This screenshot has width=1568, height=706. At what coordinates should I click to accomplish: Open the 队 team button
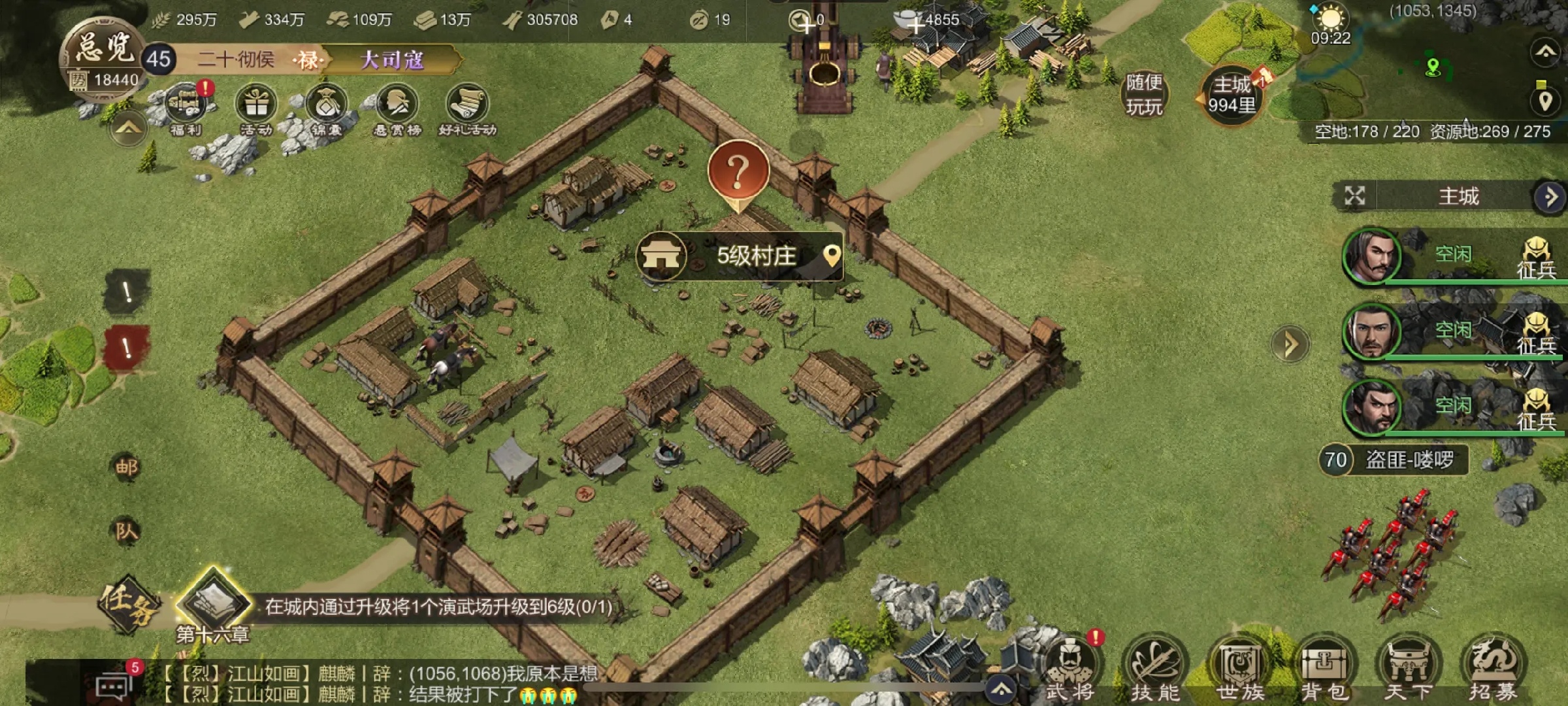pos(127,531)
